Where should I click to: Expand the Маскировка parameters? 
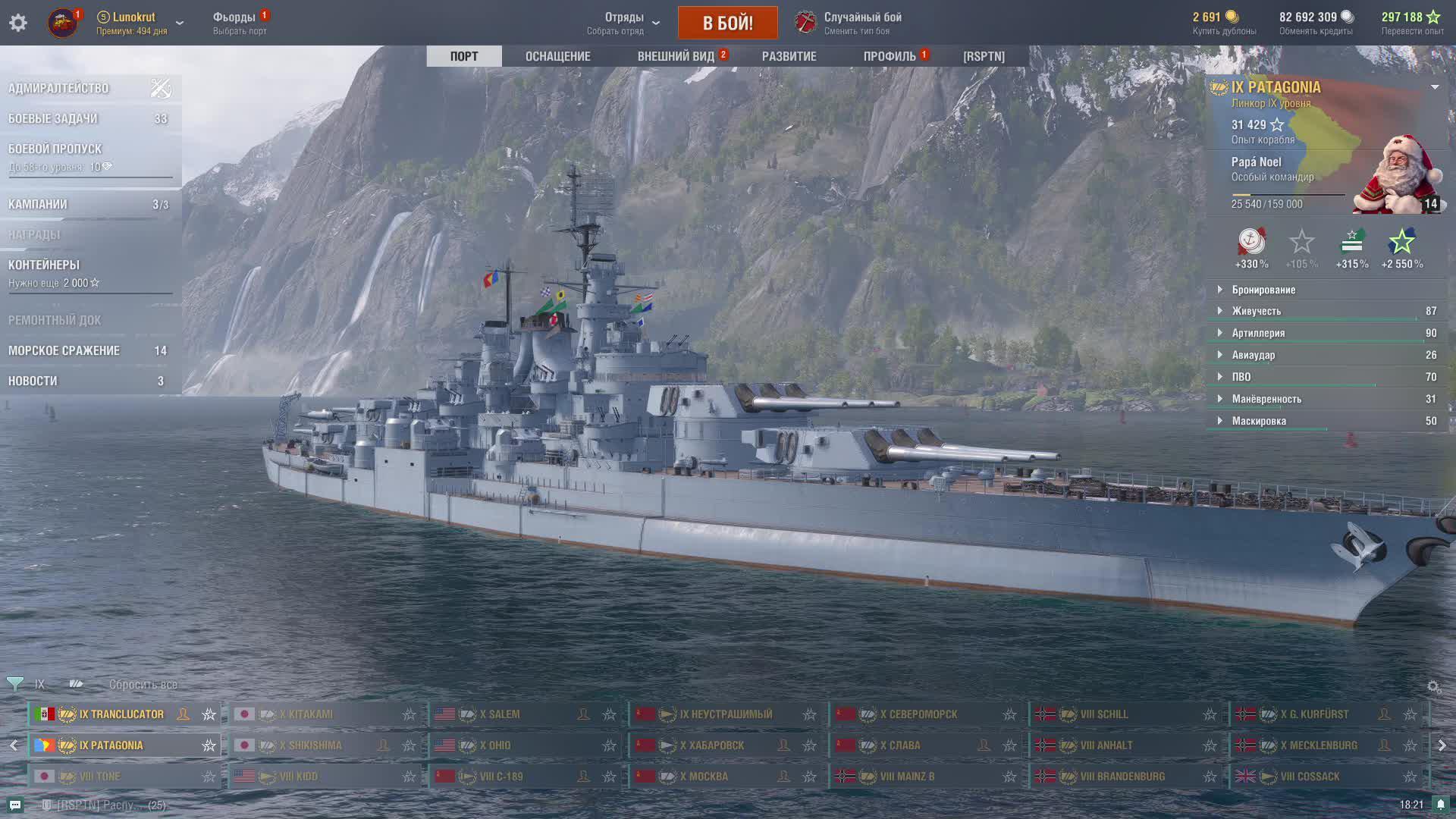coord(1258,421)
